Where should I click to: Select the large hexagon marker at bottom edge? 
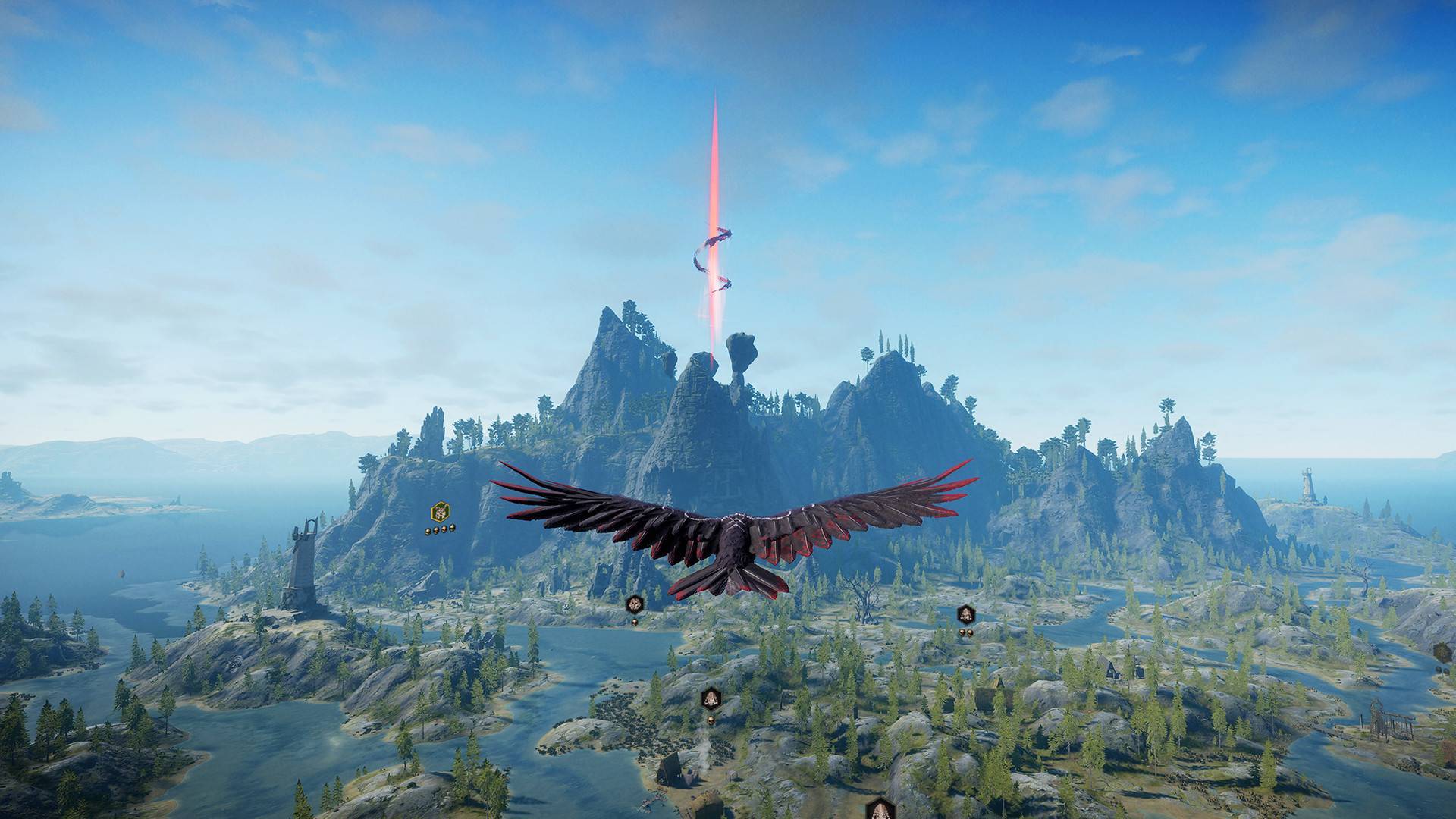point(878,807)
